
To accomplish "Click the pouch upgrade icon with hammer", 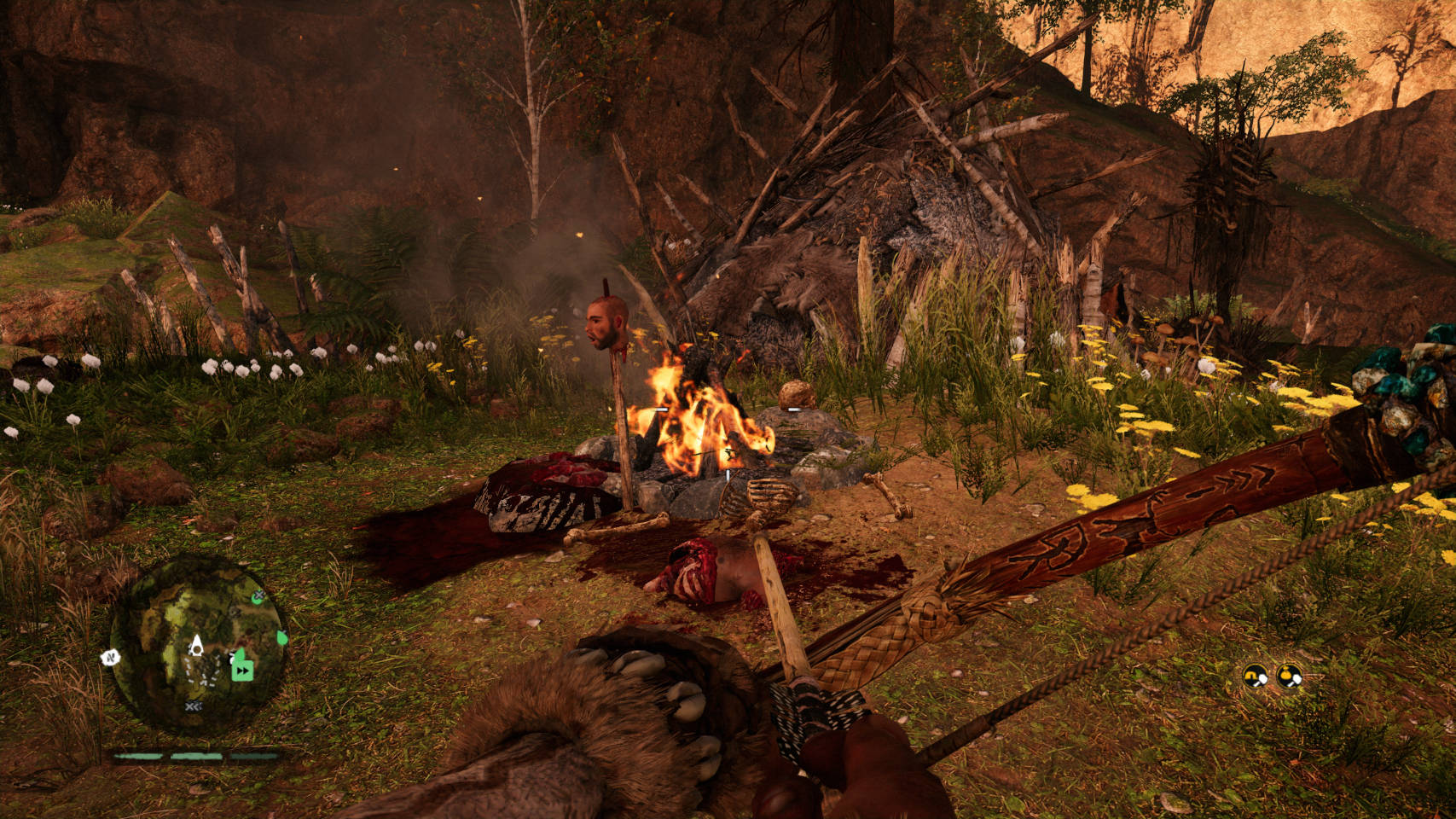I will [1289, 677].
